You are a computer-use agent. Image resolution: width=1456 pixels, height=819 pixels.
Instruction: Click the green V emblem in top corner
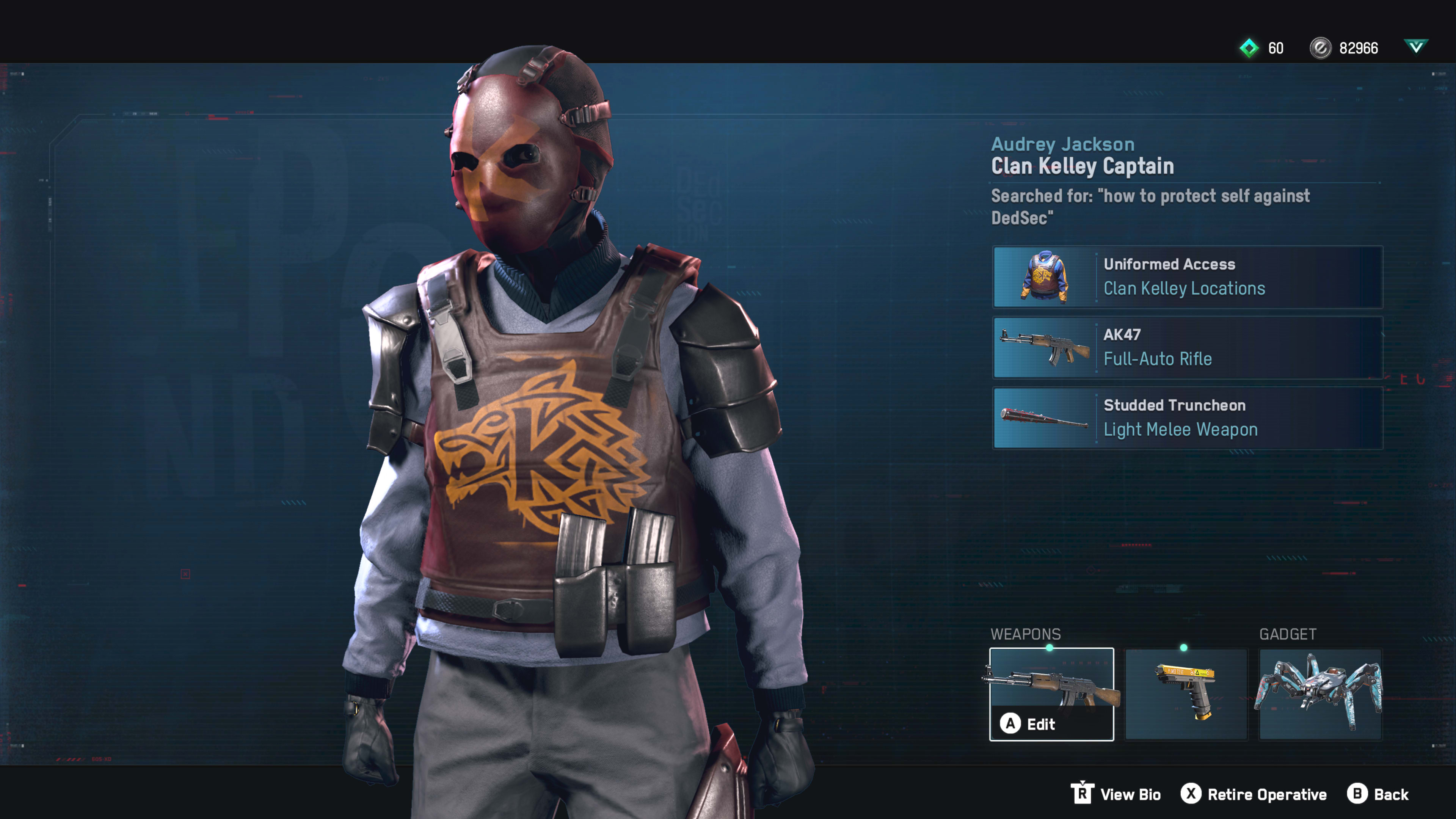pyautogui.click(x=1415, y=47)
